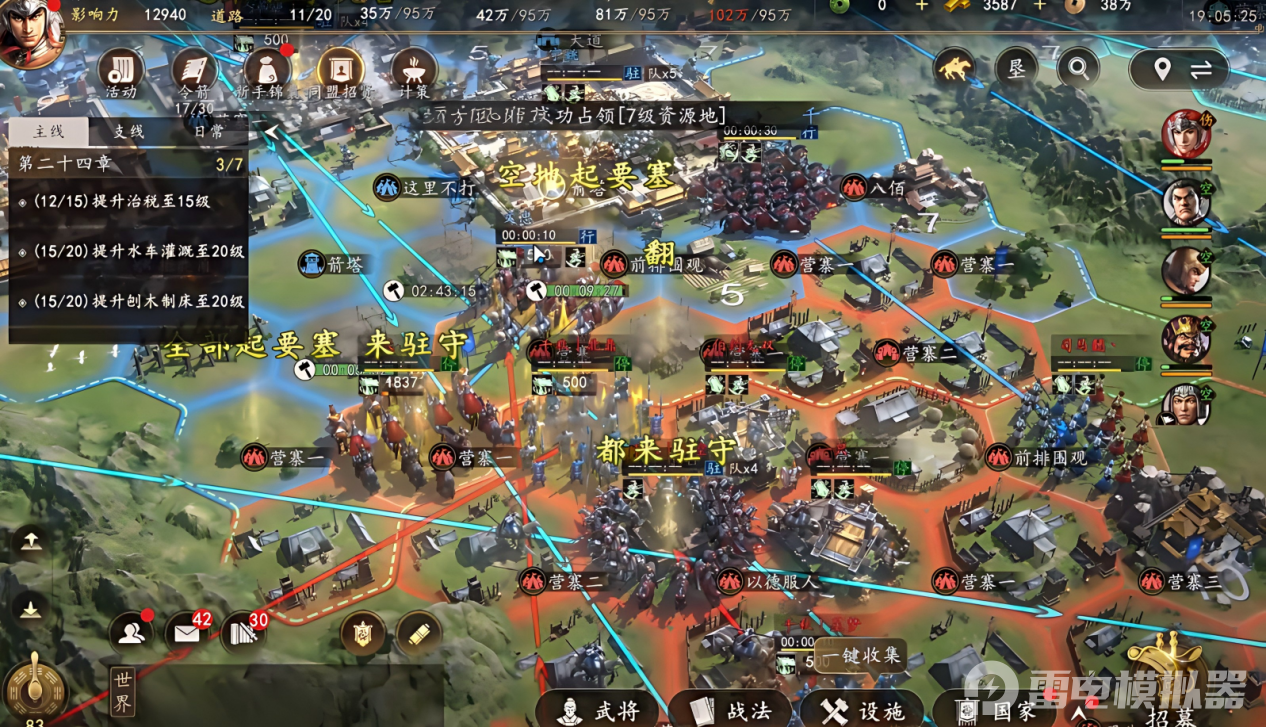Open the 武将 generals menu
Viewport: 1266px width, 727px height.
(598, 710)
